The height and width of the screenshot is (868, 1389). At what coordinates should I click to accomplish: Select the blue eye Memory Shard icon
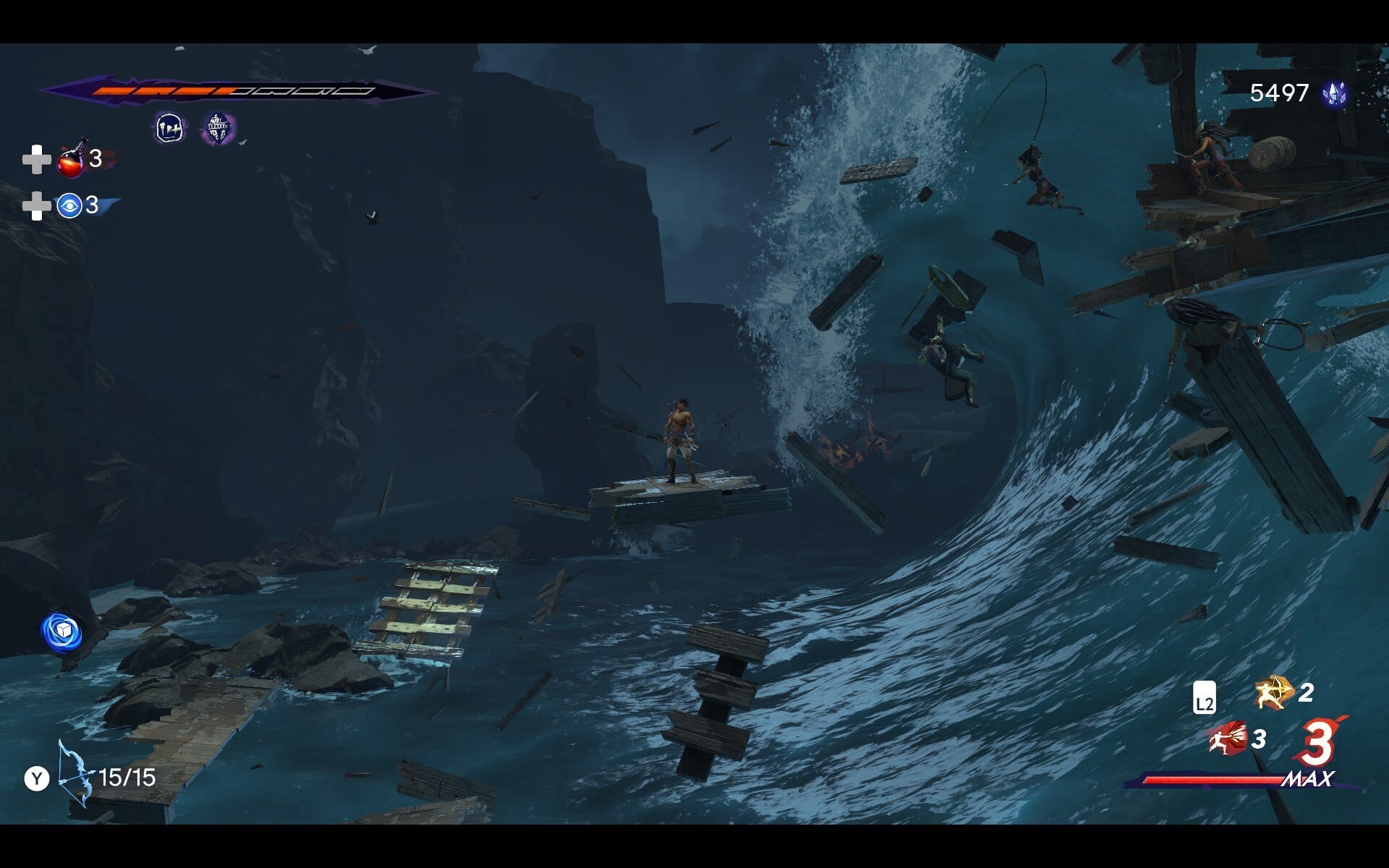69,206
